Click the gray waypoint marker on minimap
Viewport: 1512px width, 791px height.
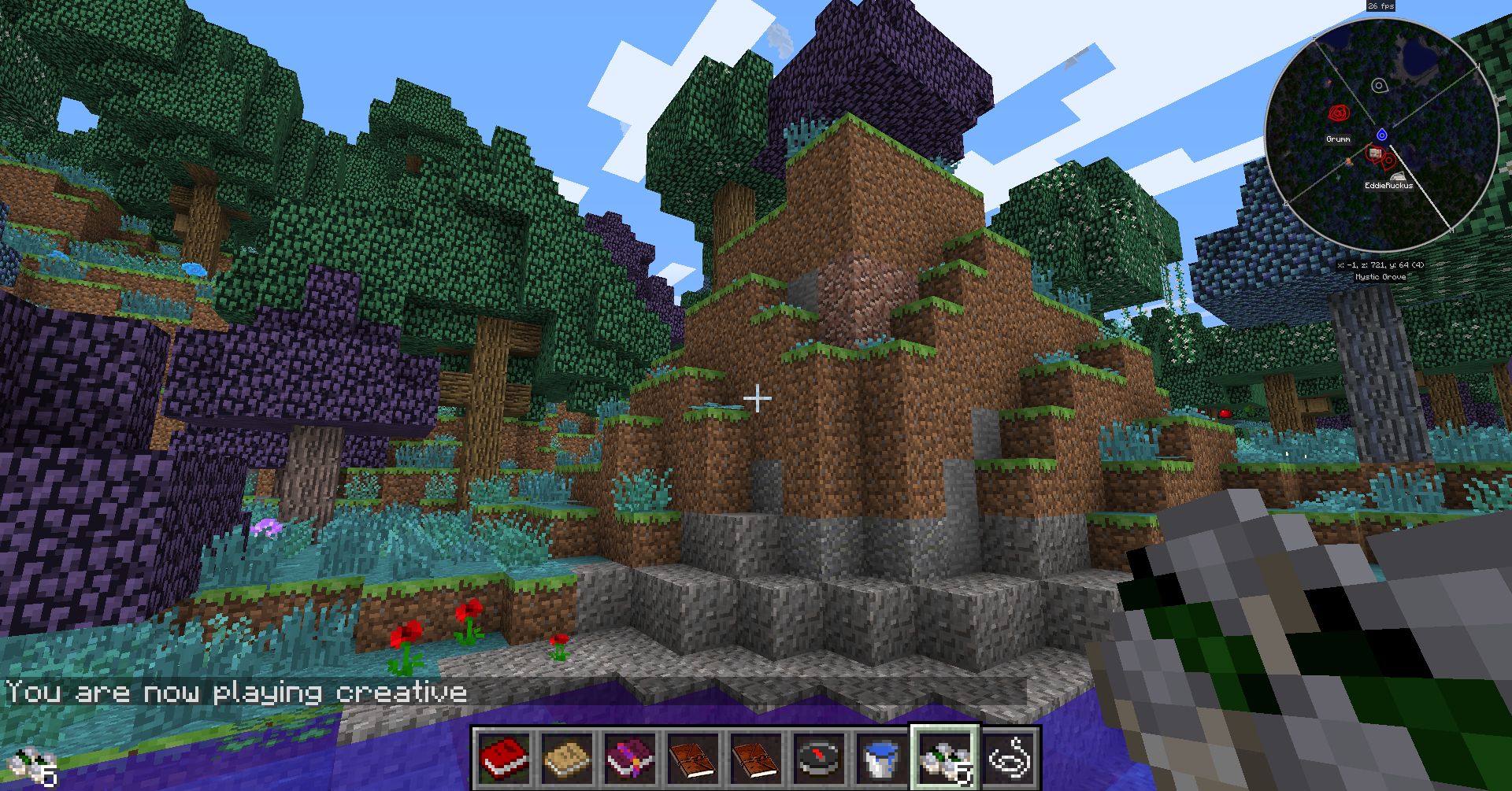(x=1379, y=85)
